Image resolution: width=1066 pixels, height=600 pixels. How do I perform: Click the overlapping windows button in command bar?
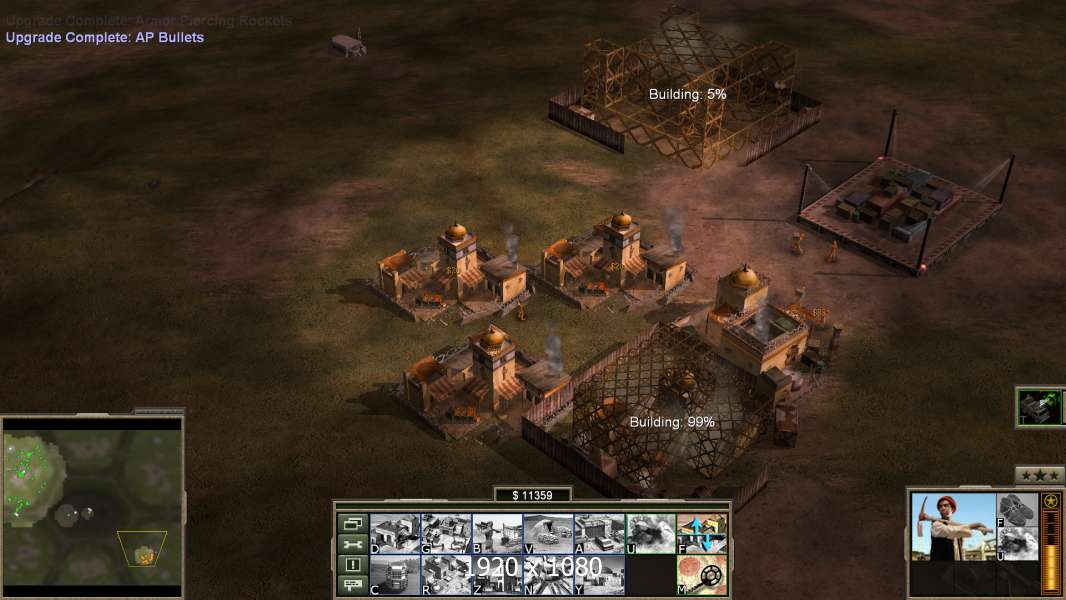tap(352, 523)
